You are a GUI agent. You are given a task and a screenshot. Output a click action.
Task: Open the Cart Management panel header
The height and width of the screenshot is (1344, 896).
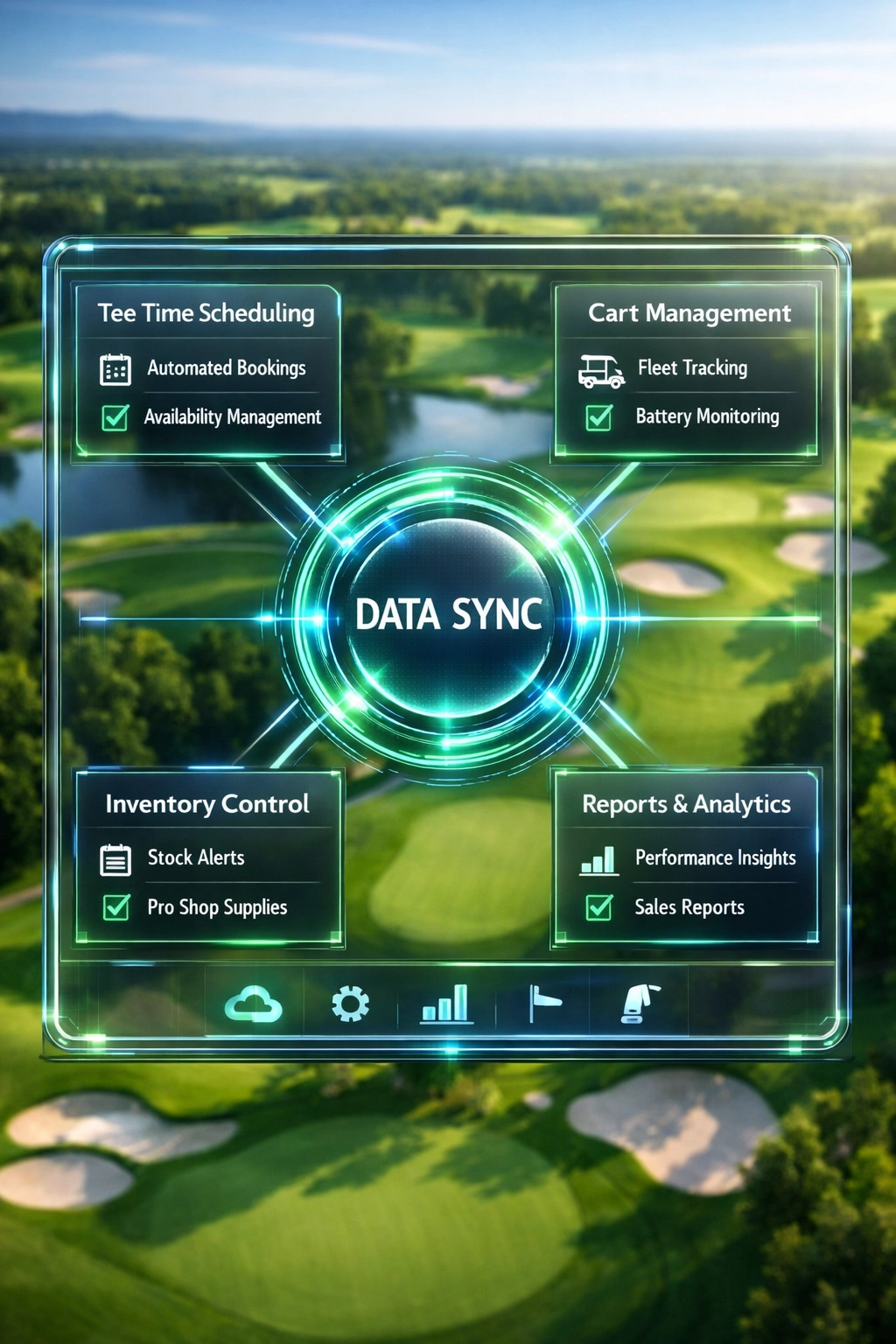[x=689, y=313]
